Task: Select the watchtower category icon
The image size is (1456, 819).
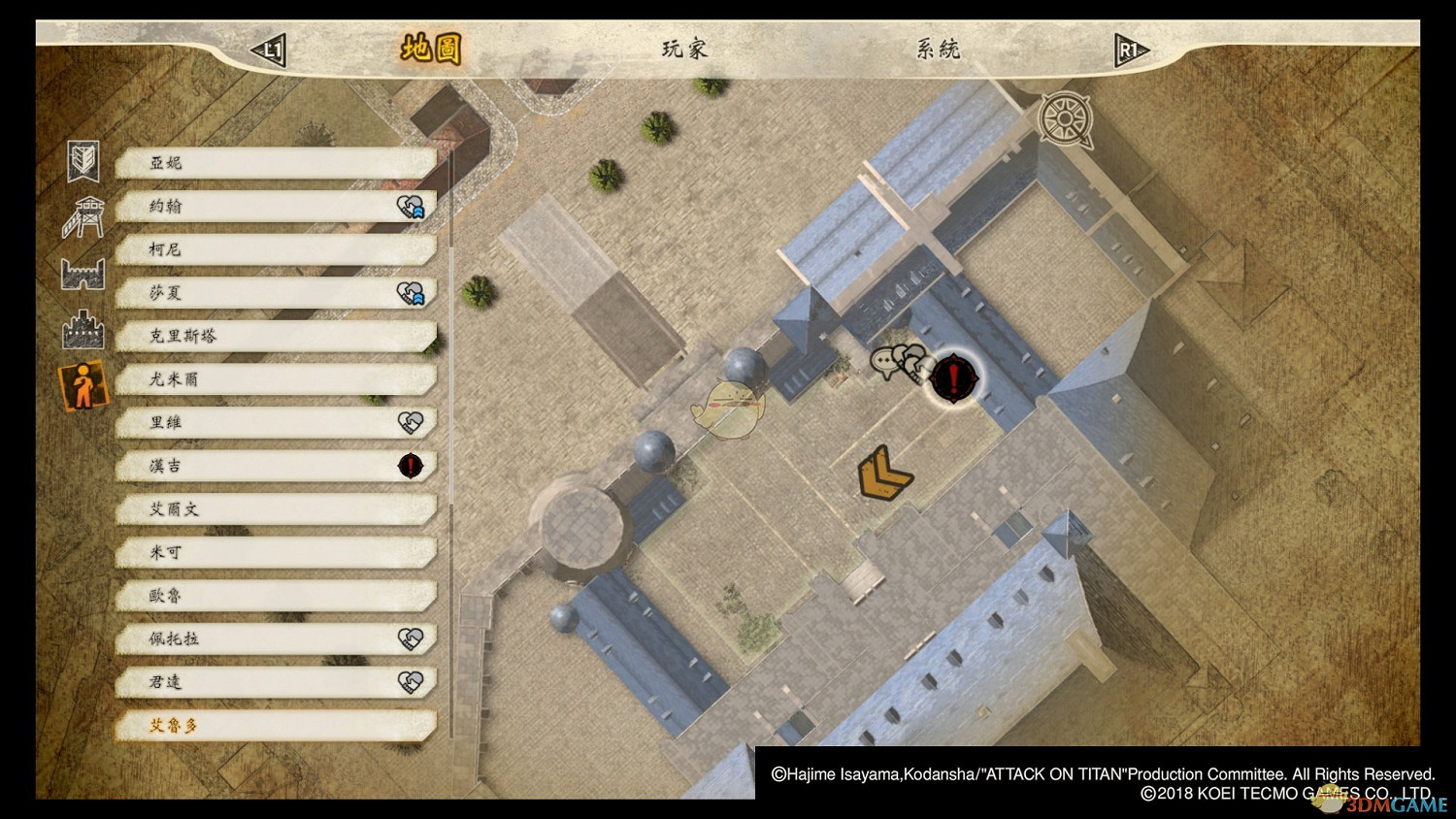Action: (83, 216)
